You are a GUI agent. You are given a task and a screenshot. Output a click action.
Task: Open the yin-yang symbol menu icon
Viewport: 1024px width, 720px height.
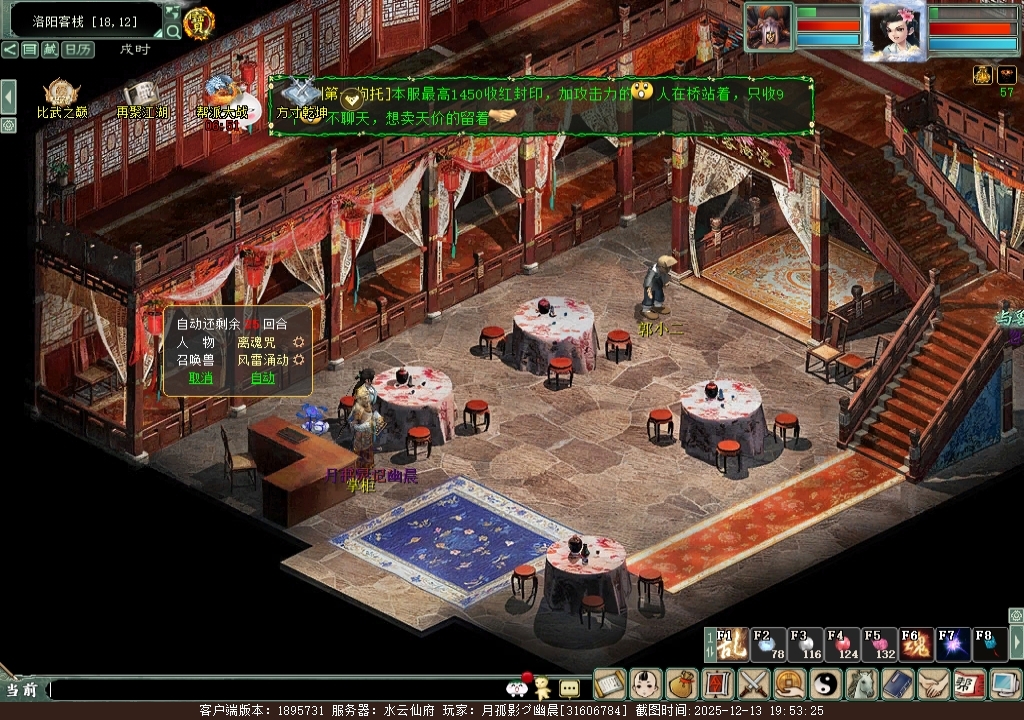(826, 684)
